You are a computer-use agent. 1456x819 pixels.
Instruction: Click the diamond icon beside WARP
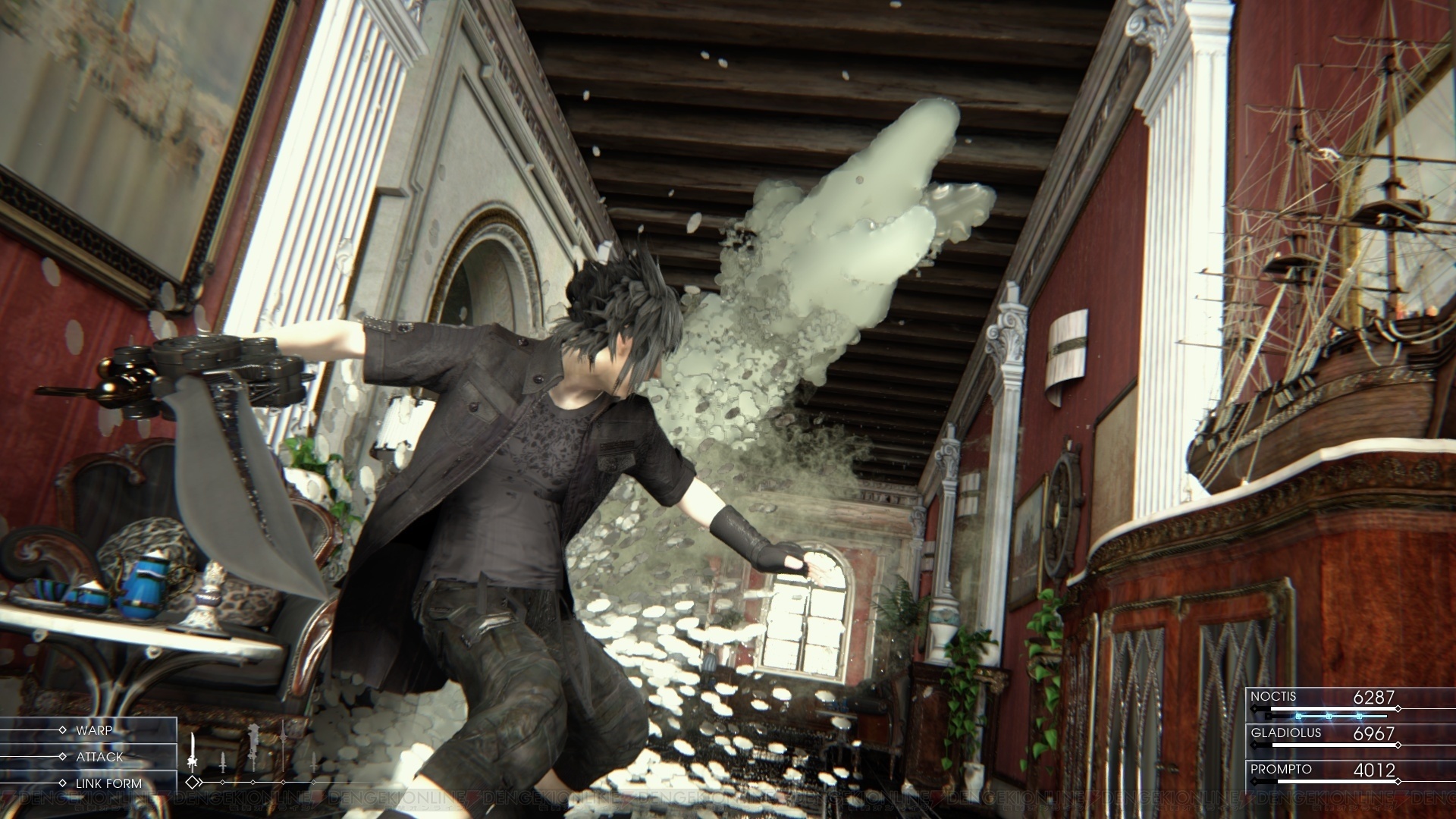point(63,730)
